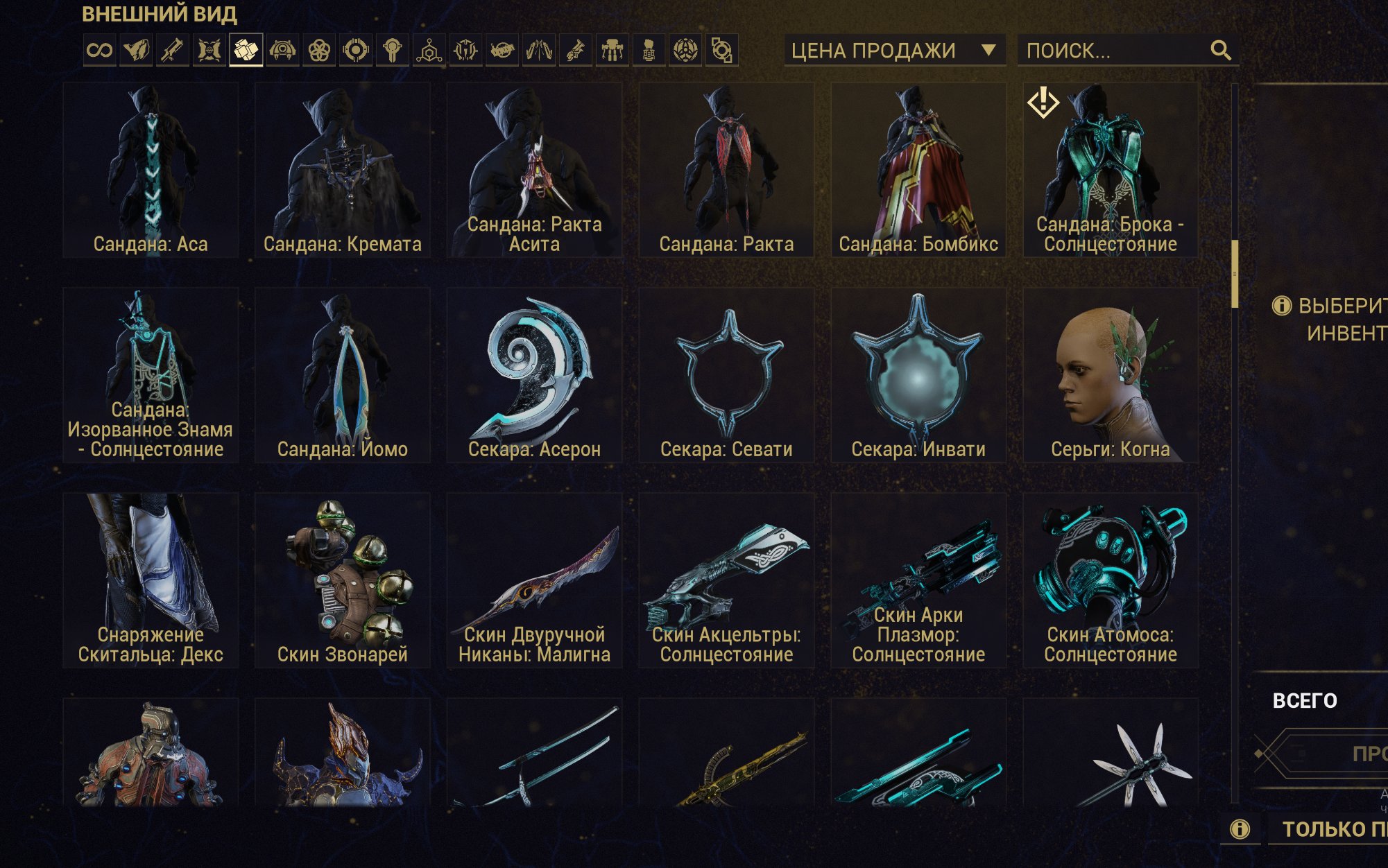This screenshot has height=868, width=1388.
Task: Select the Сандана: Аса item
Action: click(x=151, y=171)
